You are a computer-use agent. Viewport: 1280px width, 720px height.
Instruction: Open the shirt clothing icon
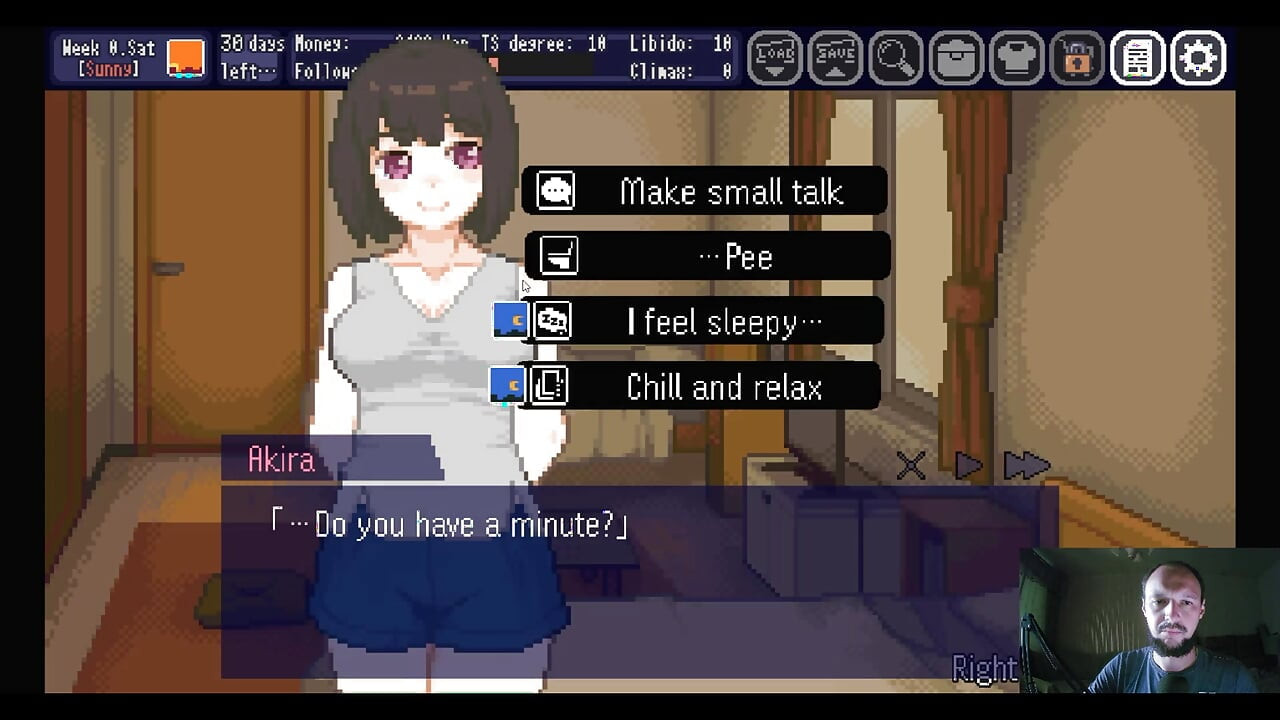point(1016,58)
